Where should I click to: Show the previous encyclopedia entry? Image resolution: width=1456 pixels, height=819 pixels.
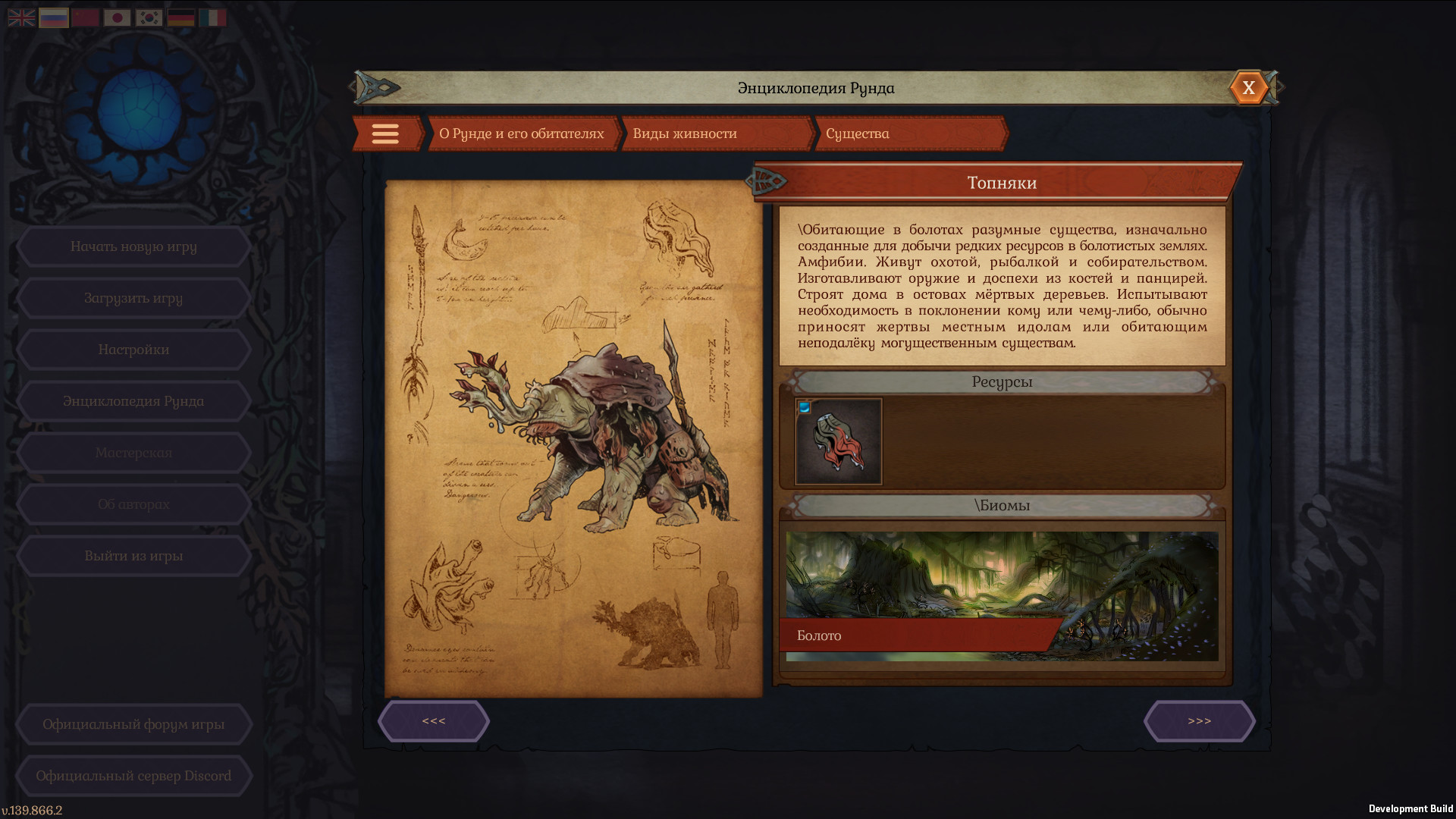click(x=434, y=721)
